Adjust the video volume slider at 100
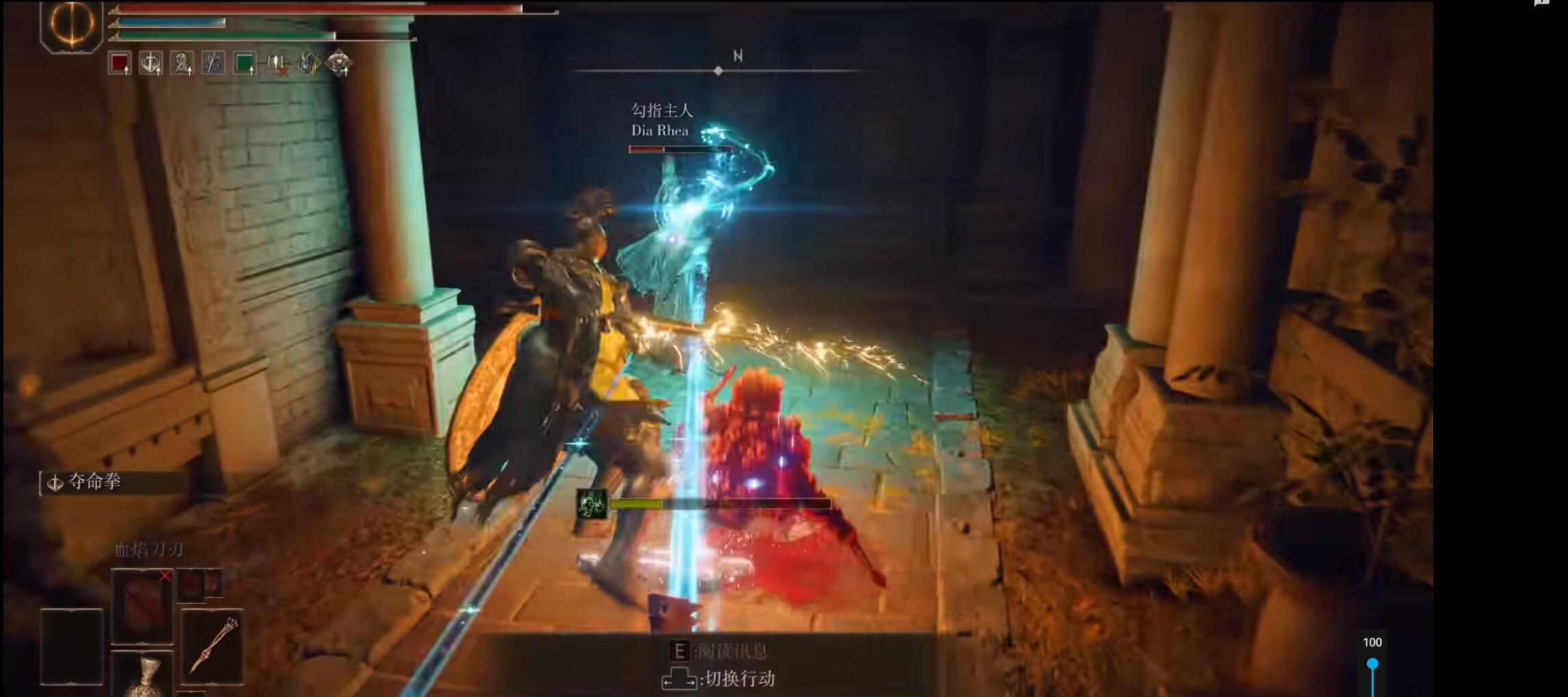1568x697 pixels. (x=1372, y=663)
